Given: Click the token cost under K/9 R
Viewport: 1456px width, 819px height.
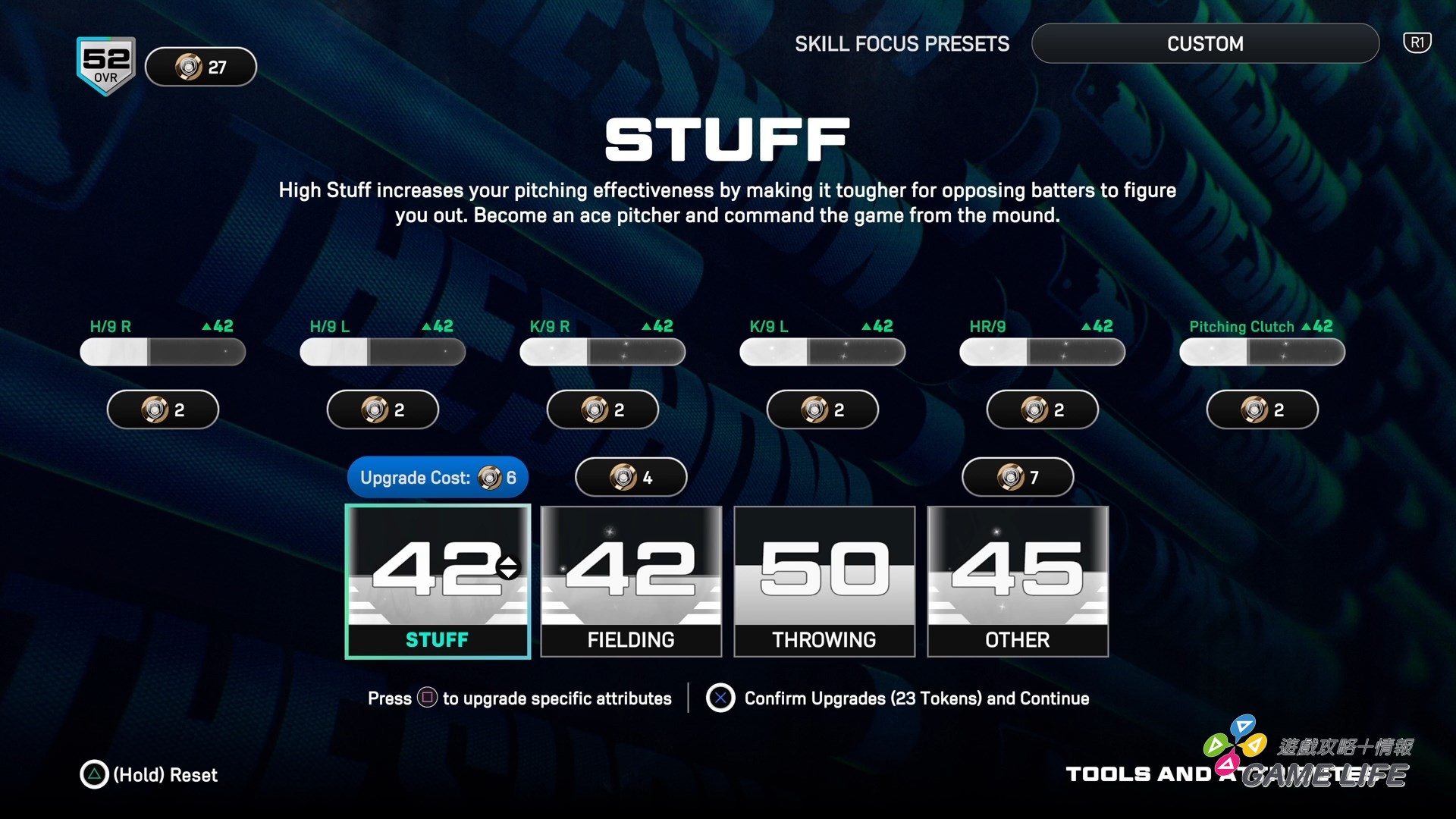Looking at the screenshot, I should point(602,409).
